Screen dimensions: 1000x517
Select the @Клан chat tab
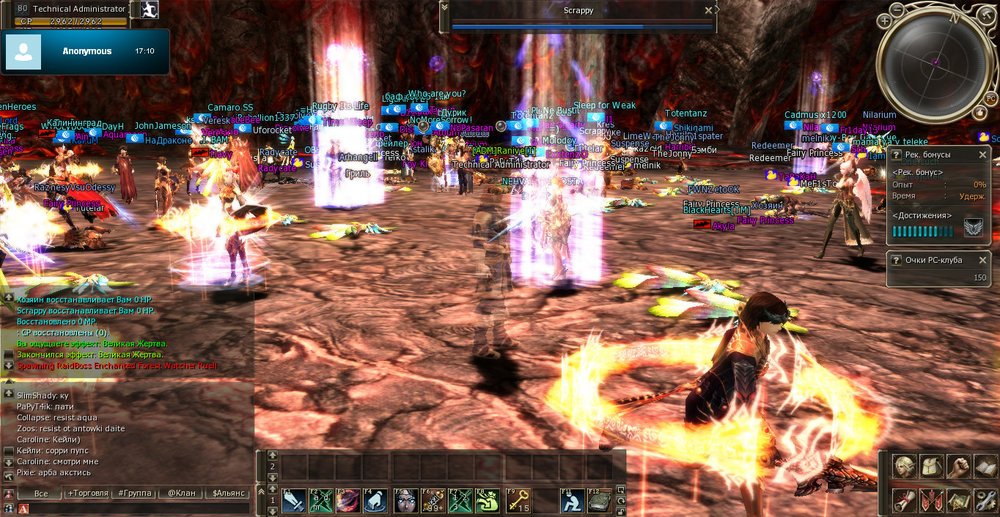point(180,494)
